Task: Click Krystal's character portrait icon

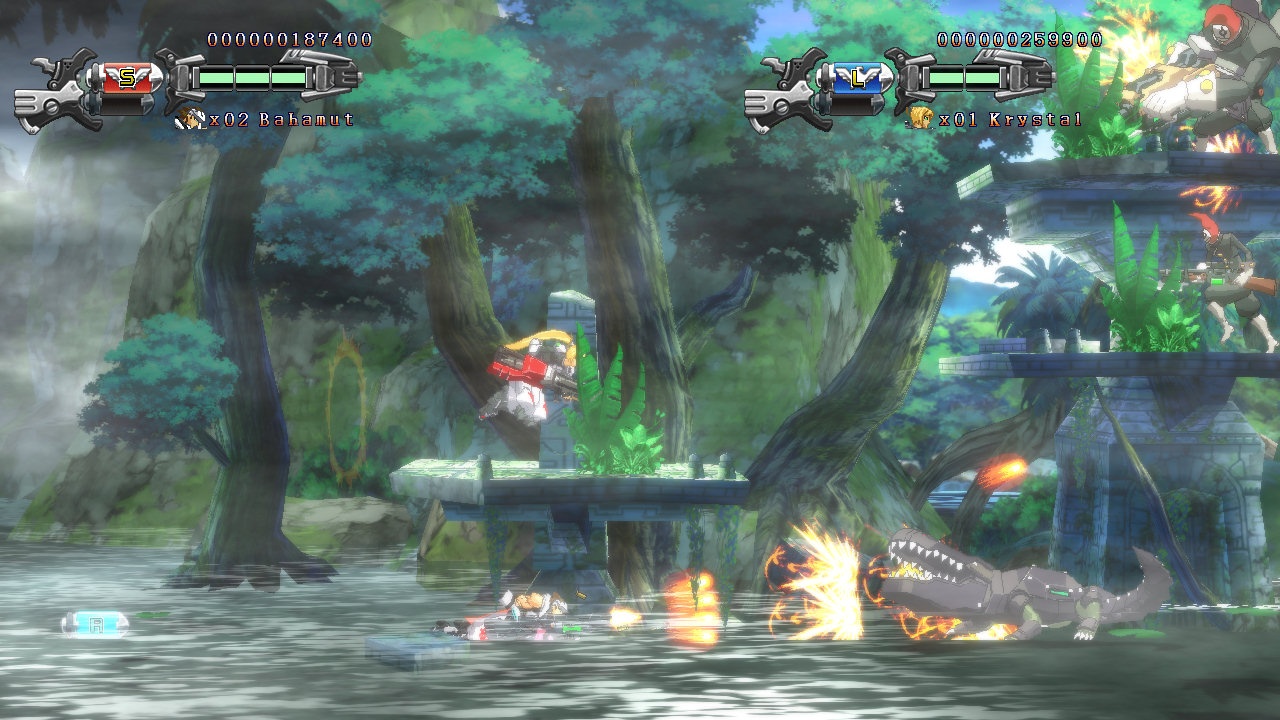Action: (x=916, y=120)
